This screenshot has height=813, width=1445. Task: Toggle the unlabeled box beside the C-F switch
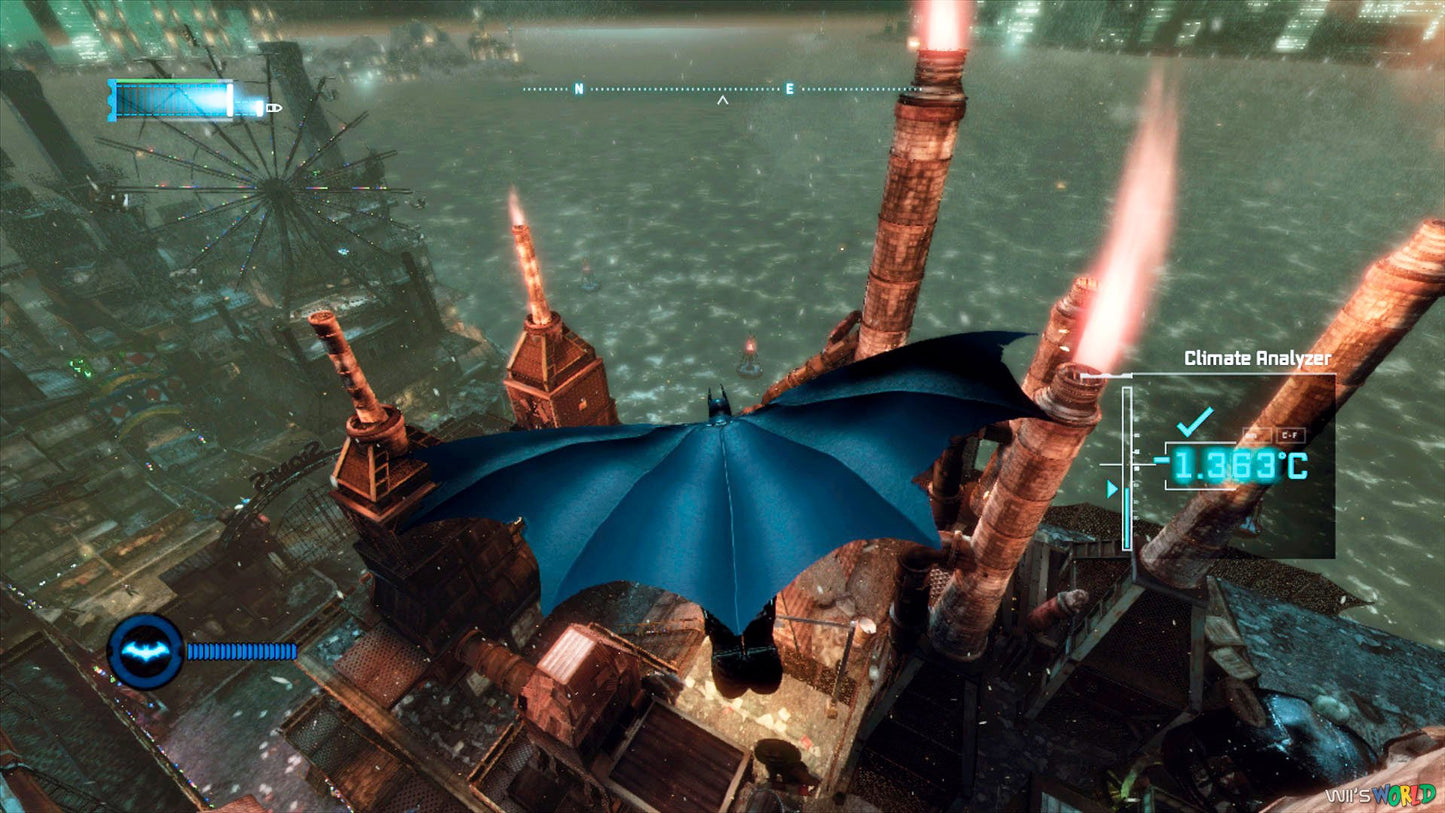pyautogui.click(x=1259, y=434)
